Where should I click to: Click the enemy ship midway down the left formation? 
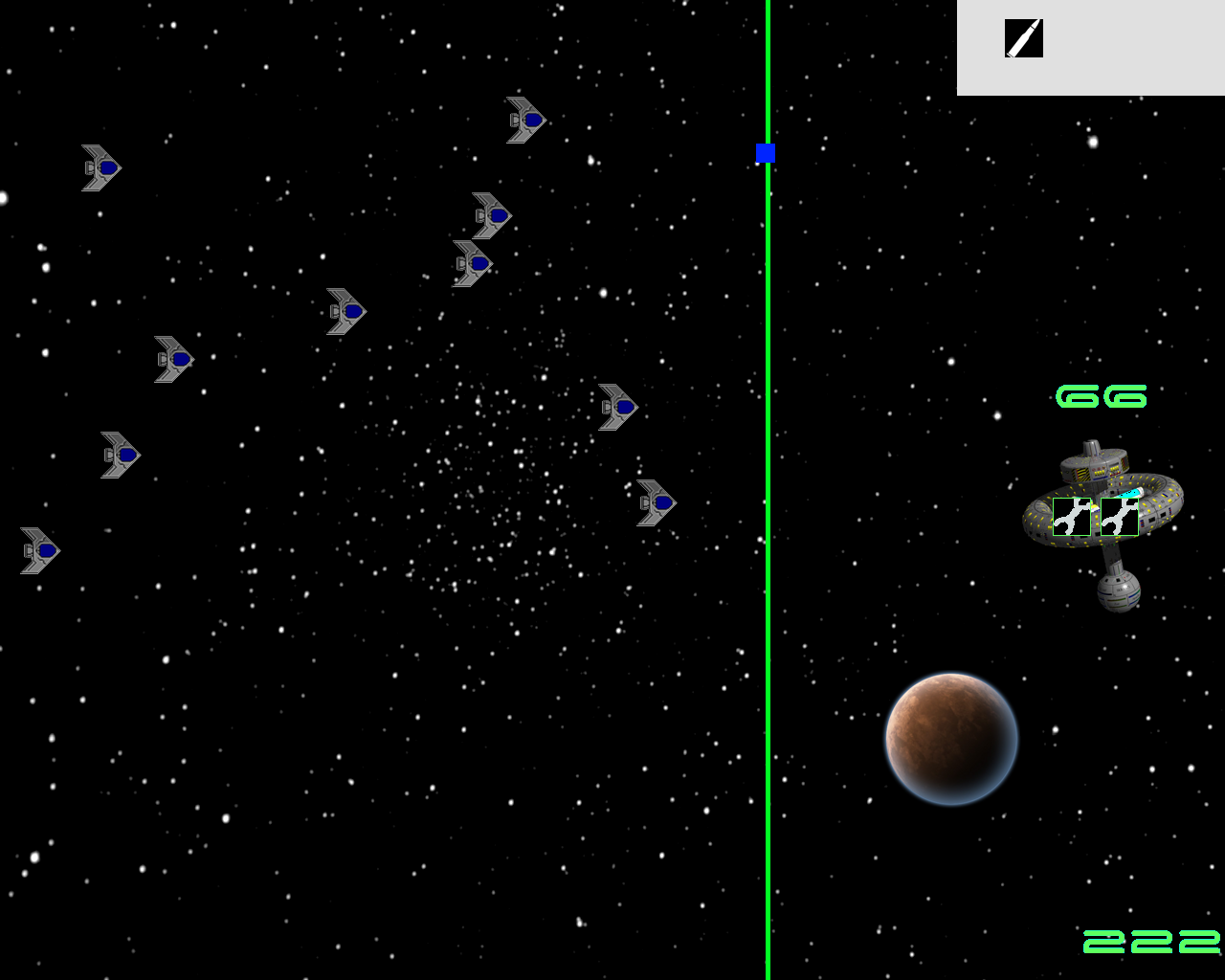[x=172, y=358]
